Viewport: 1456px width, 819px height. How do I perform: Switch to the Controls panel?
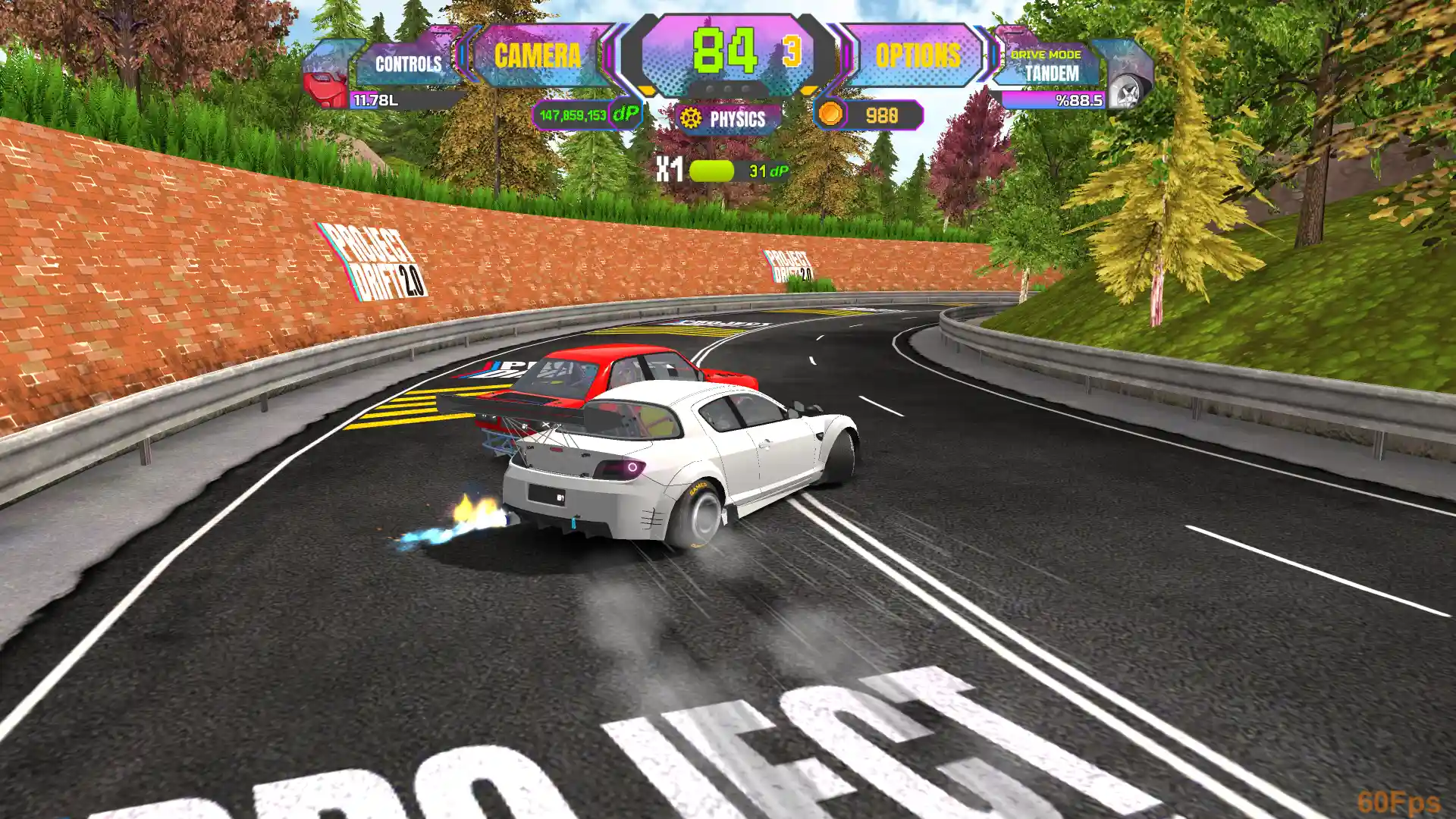[408, 64]
